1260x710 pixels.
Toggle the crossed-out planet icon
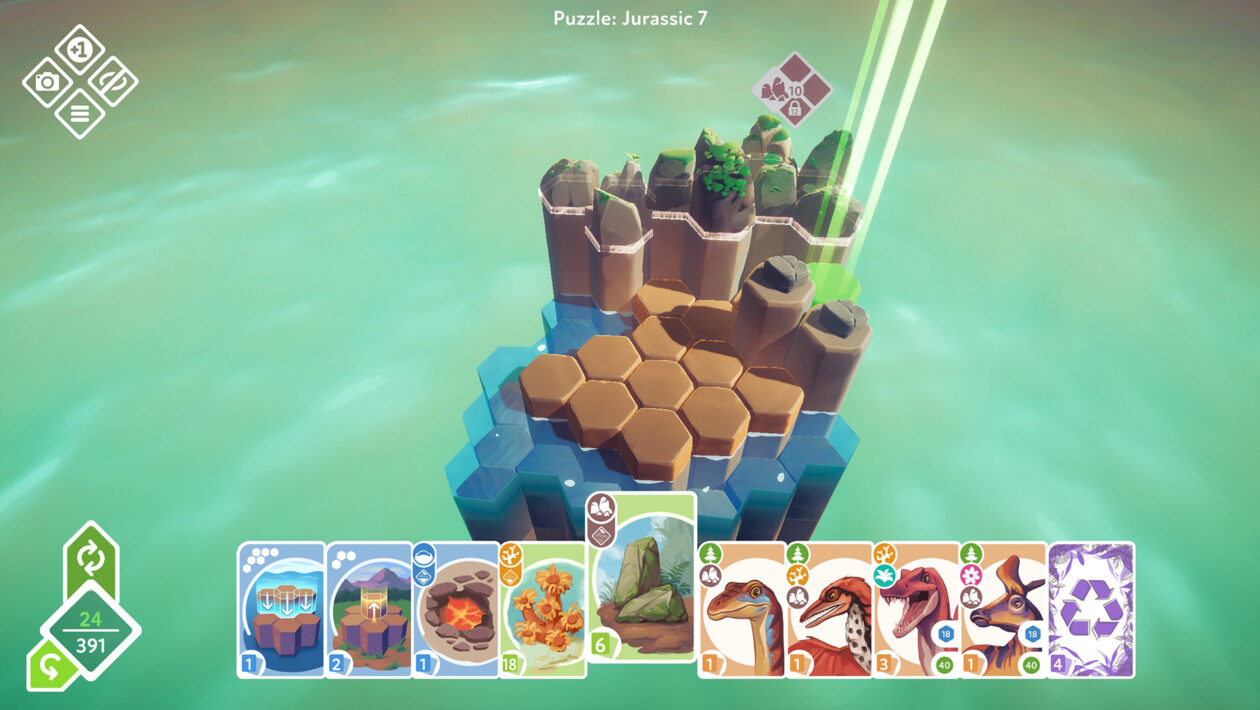coord(112,81)
